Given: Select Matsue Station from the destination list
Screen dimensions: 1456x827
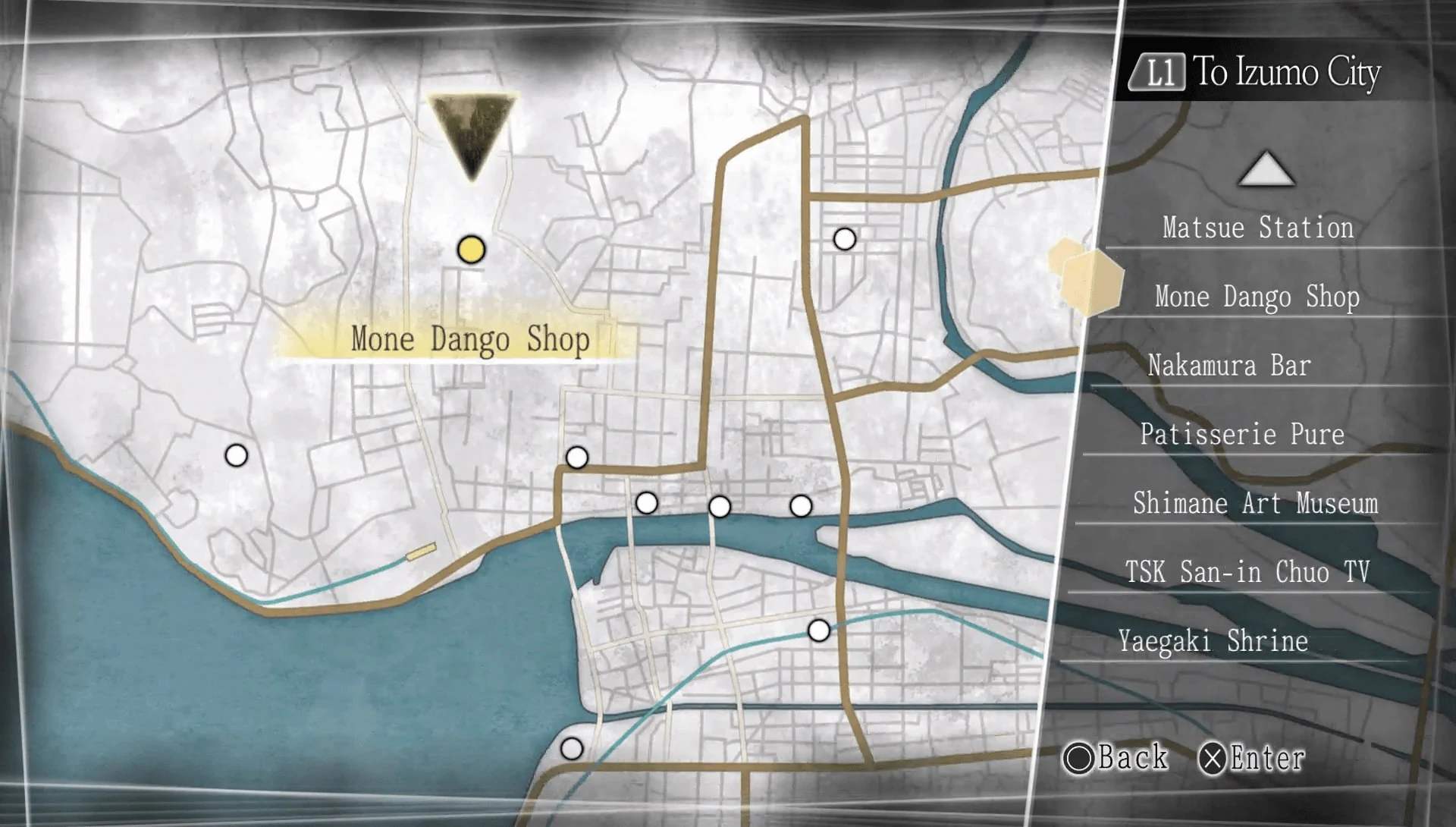Looking at the screenshot, I should click(x=1257, y=228).
